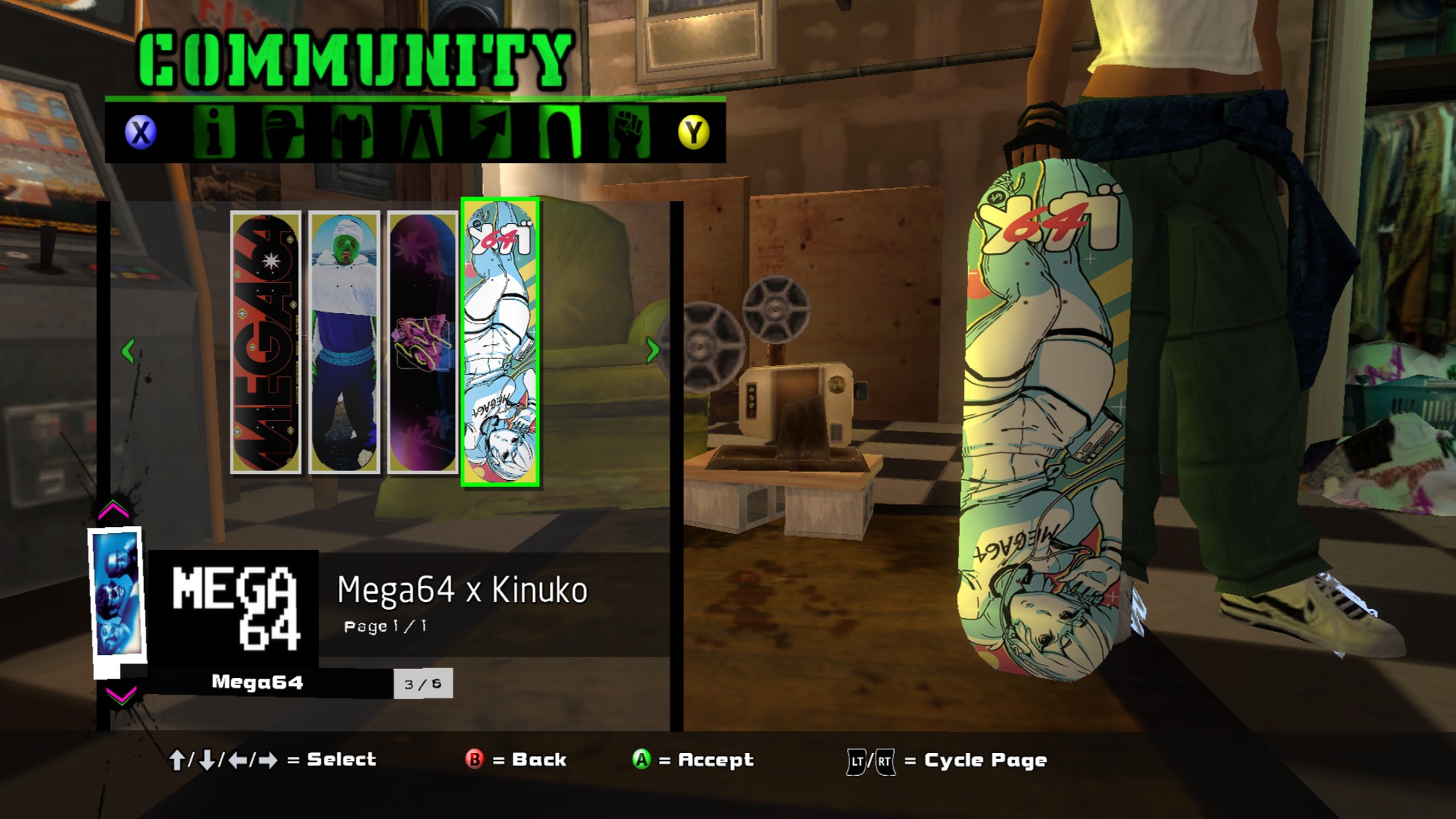The height and width of the screenshot is (819, 1456).
Task: Go to next brand with pink down arrow
Action: [x=121, y=695]
